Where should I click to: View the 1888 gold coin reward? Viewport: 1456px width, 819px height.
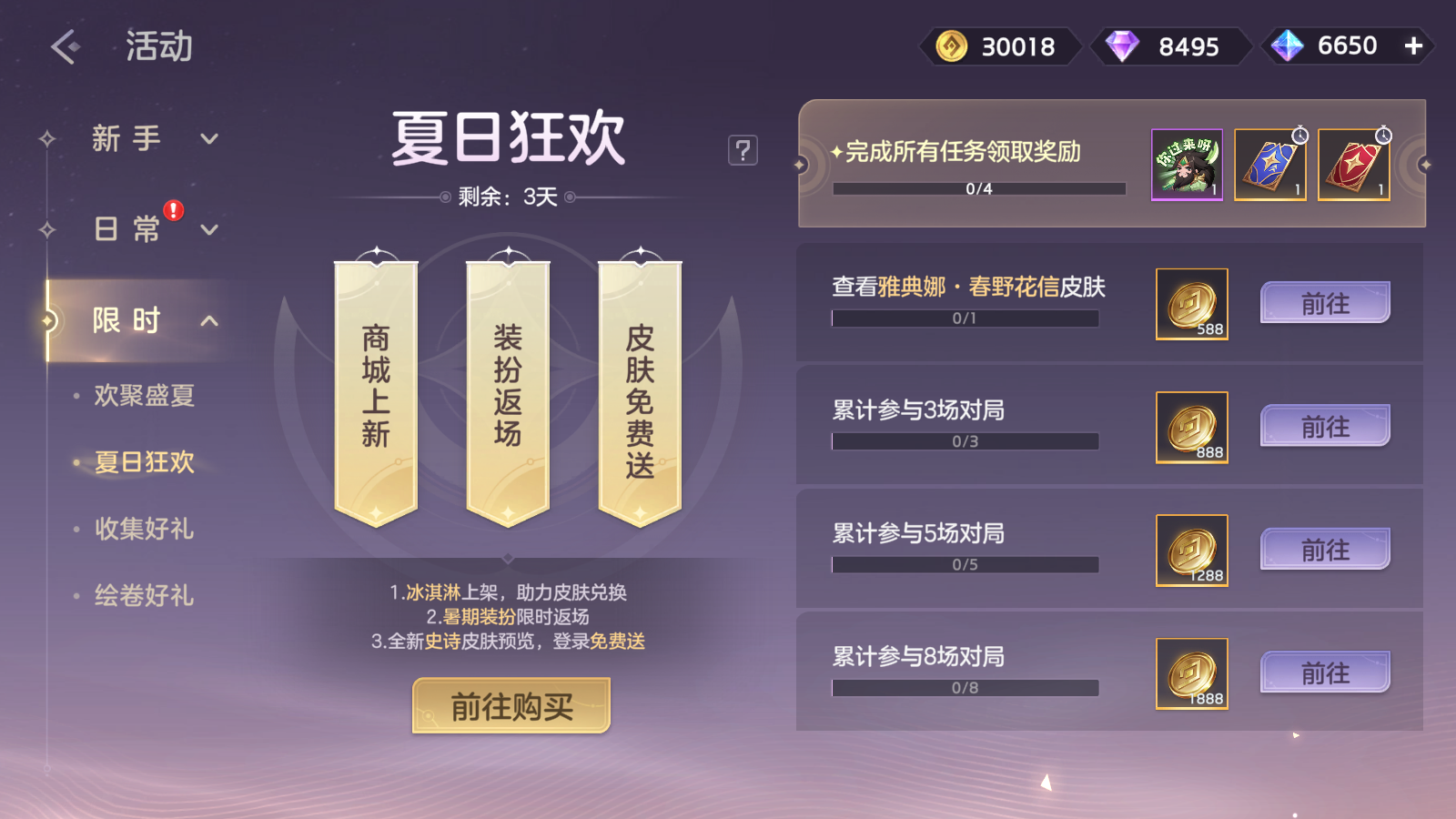(1192, 673)
